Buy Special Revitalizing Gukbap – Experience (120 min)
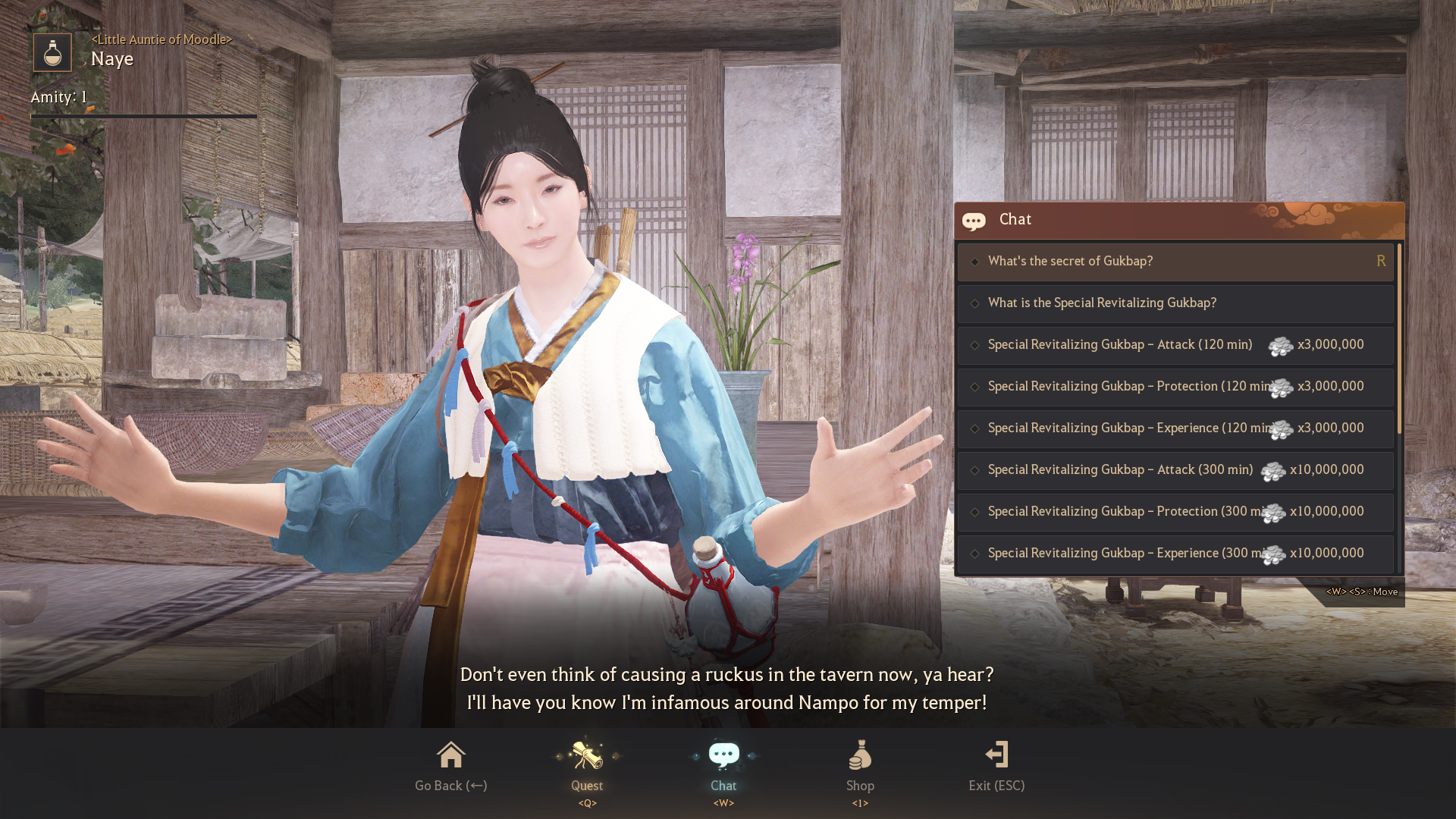Screen dimensions: 1456x819 tap(1175, 428)
